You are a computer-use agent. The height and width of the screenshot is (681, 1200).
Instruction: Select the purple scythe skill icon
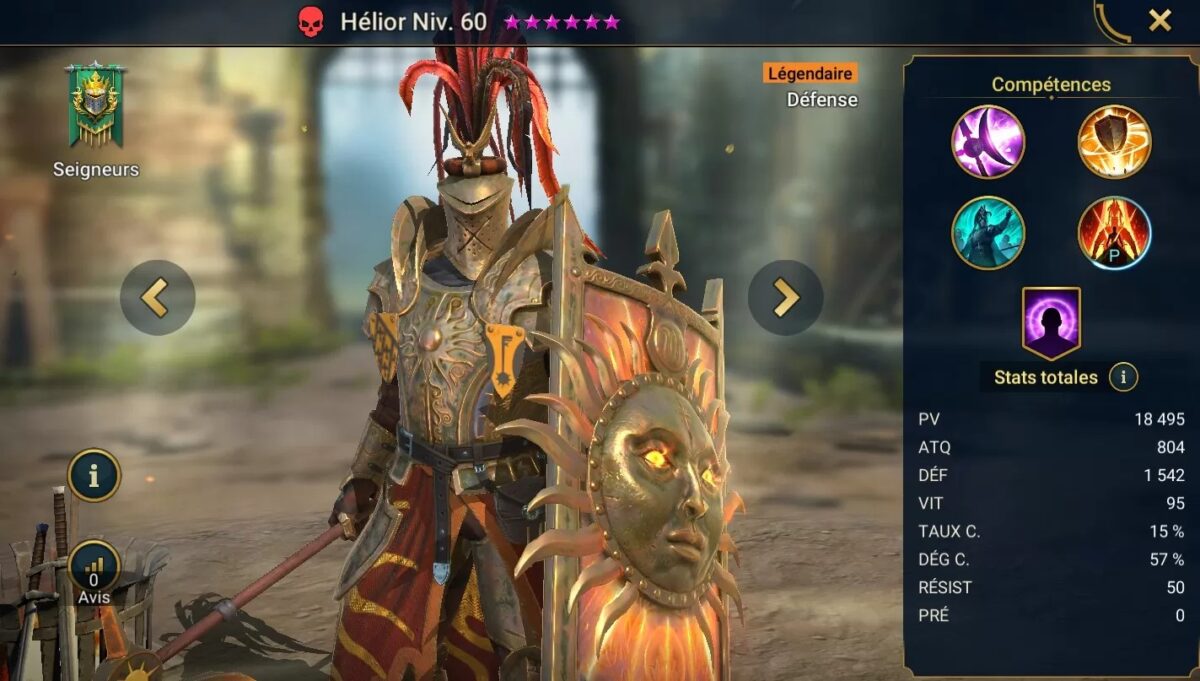pos(988,142)
